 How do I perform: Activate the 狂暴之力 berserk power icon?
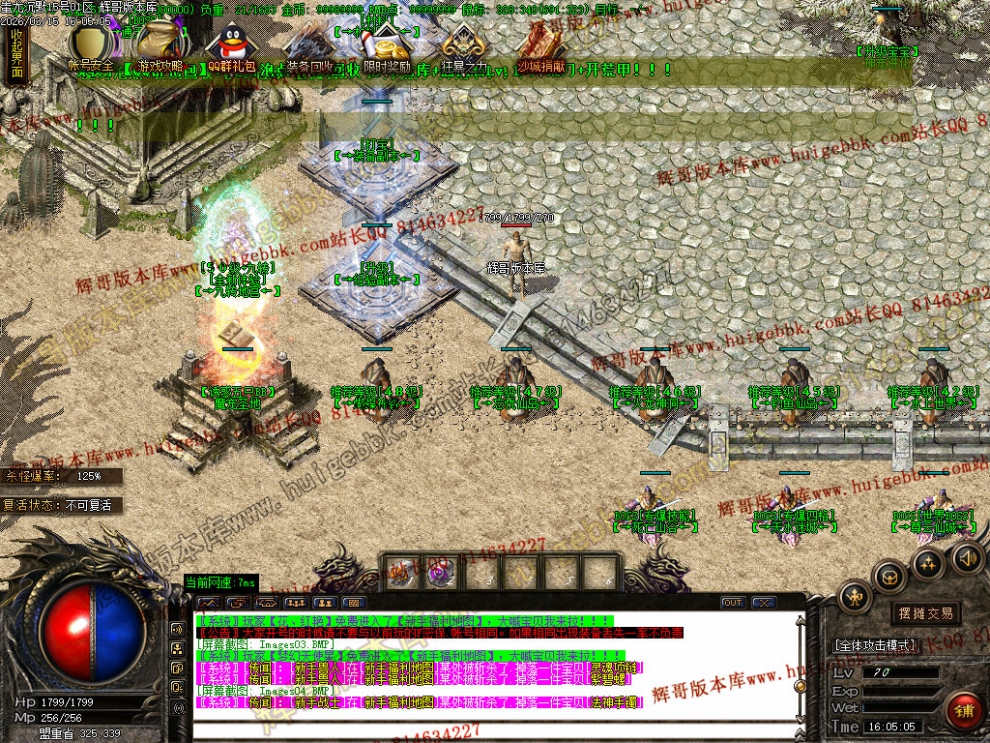pyautogui.click(x=464, y=47)
